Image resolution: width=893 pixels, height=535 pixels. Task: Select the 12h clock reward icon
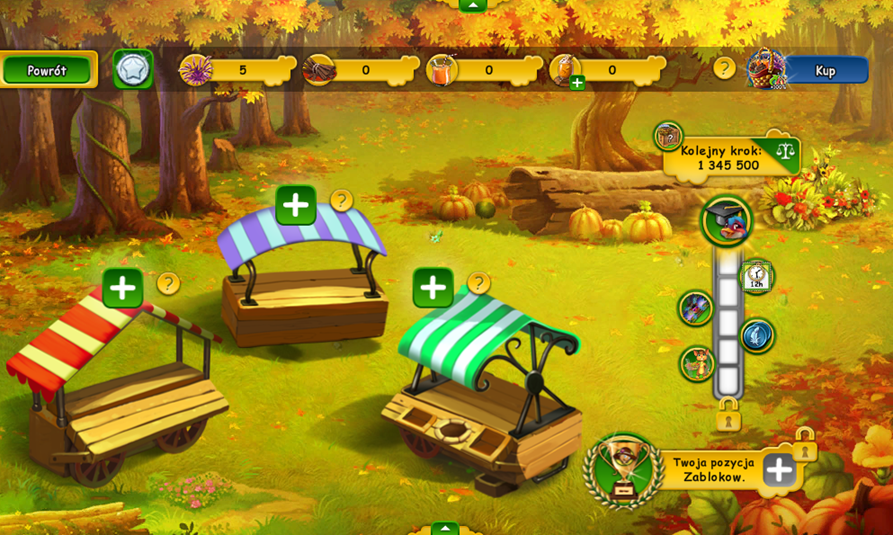[756, 276]
